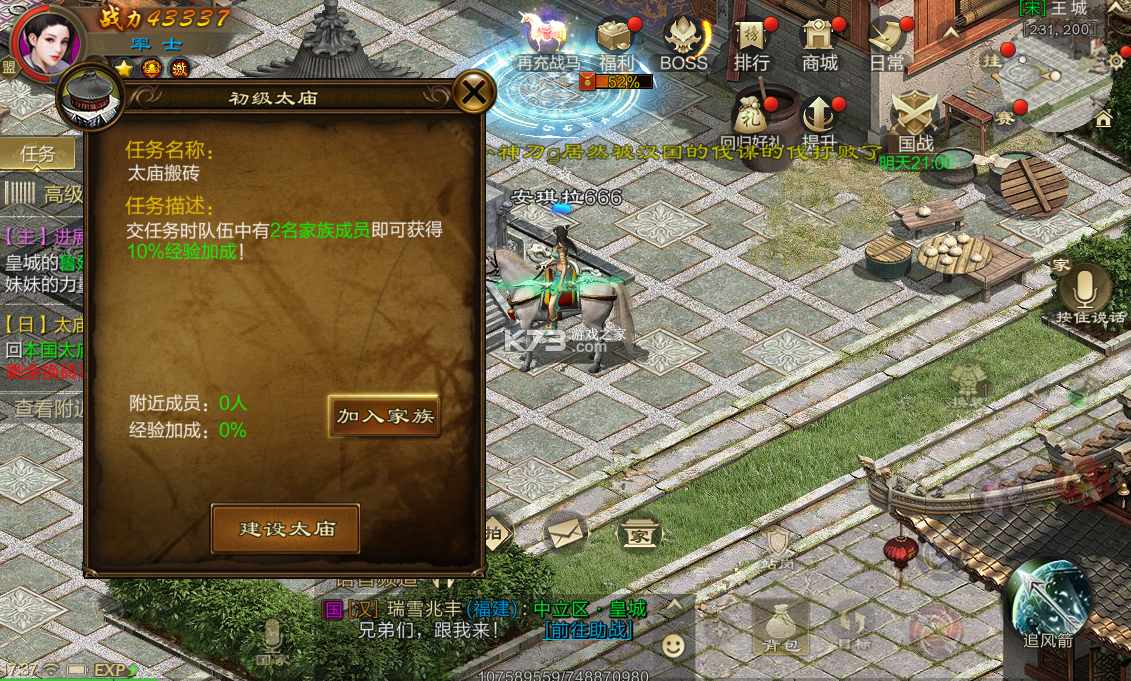Open the 提升 upgrade arrow icon
This screenshot has height=681, width=1131.
819,117
